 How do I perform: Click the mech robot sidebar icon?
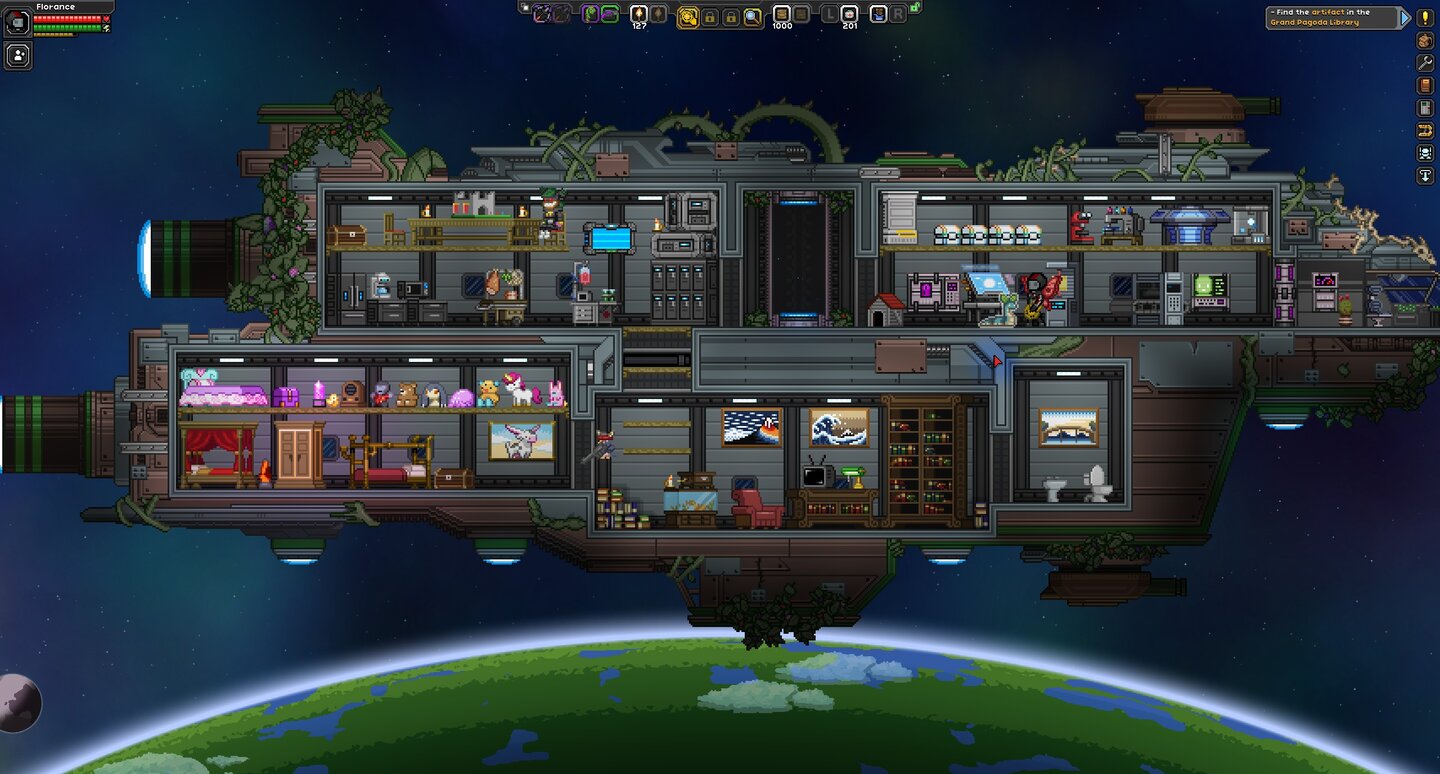[x=1425, y=153]
